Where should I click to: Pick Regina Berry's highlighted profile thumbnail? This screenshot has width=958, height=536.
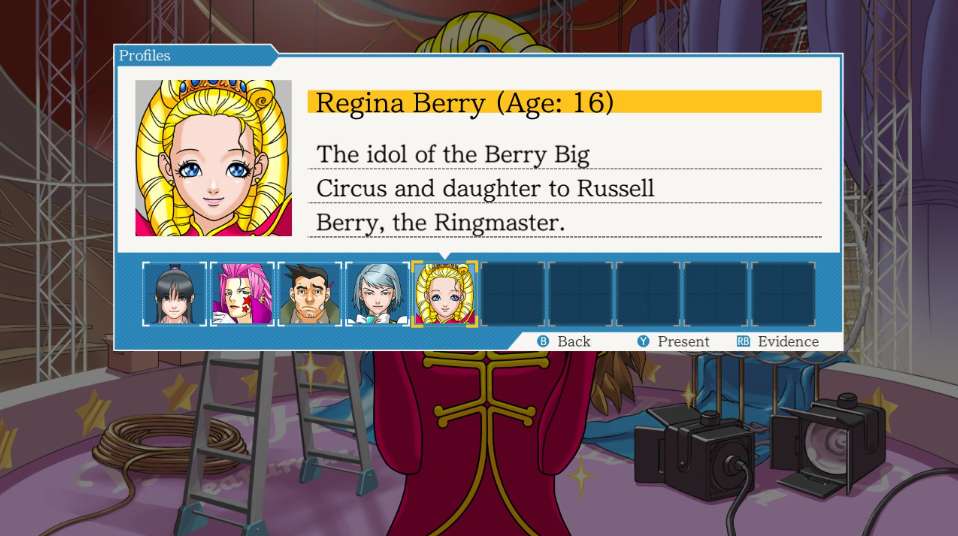(445, 294)
